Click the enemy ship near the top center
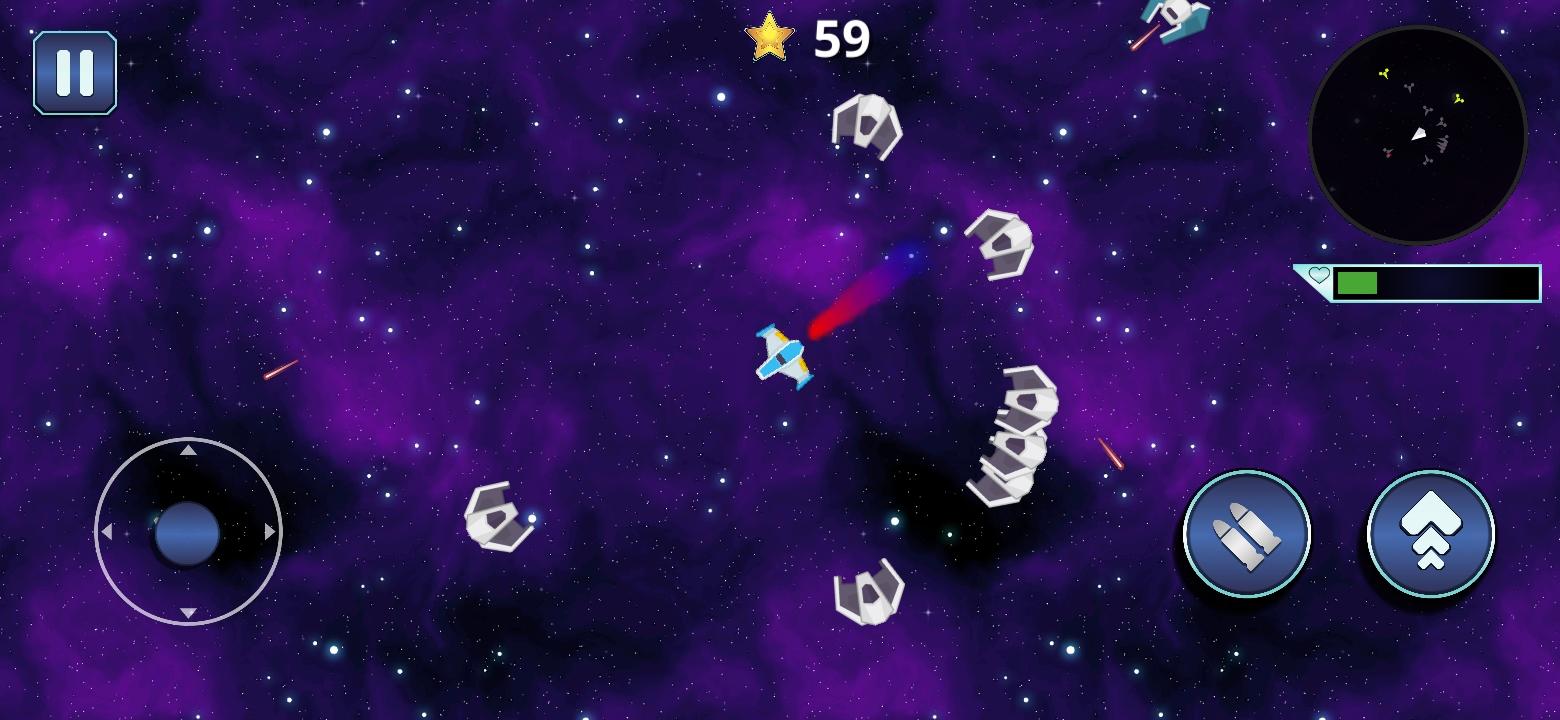 click(x=866, y=128)
